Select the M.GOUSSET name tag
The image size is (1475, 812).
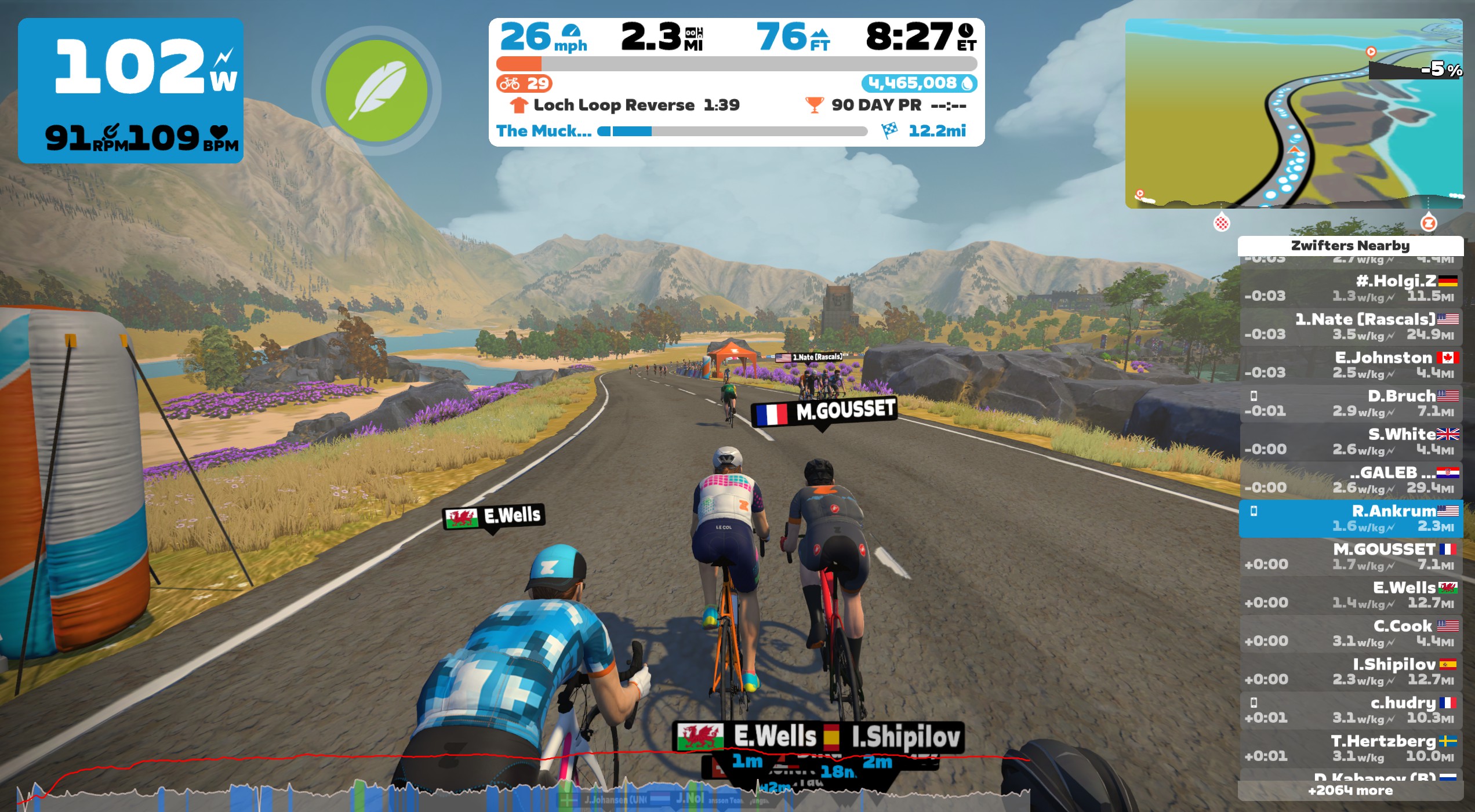tap(824, 412)
